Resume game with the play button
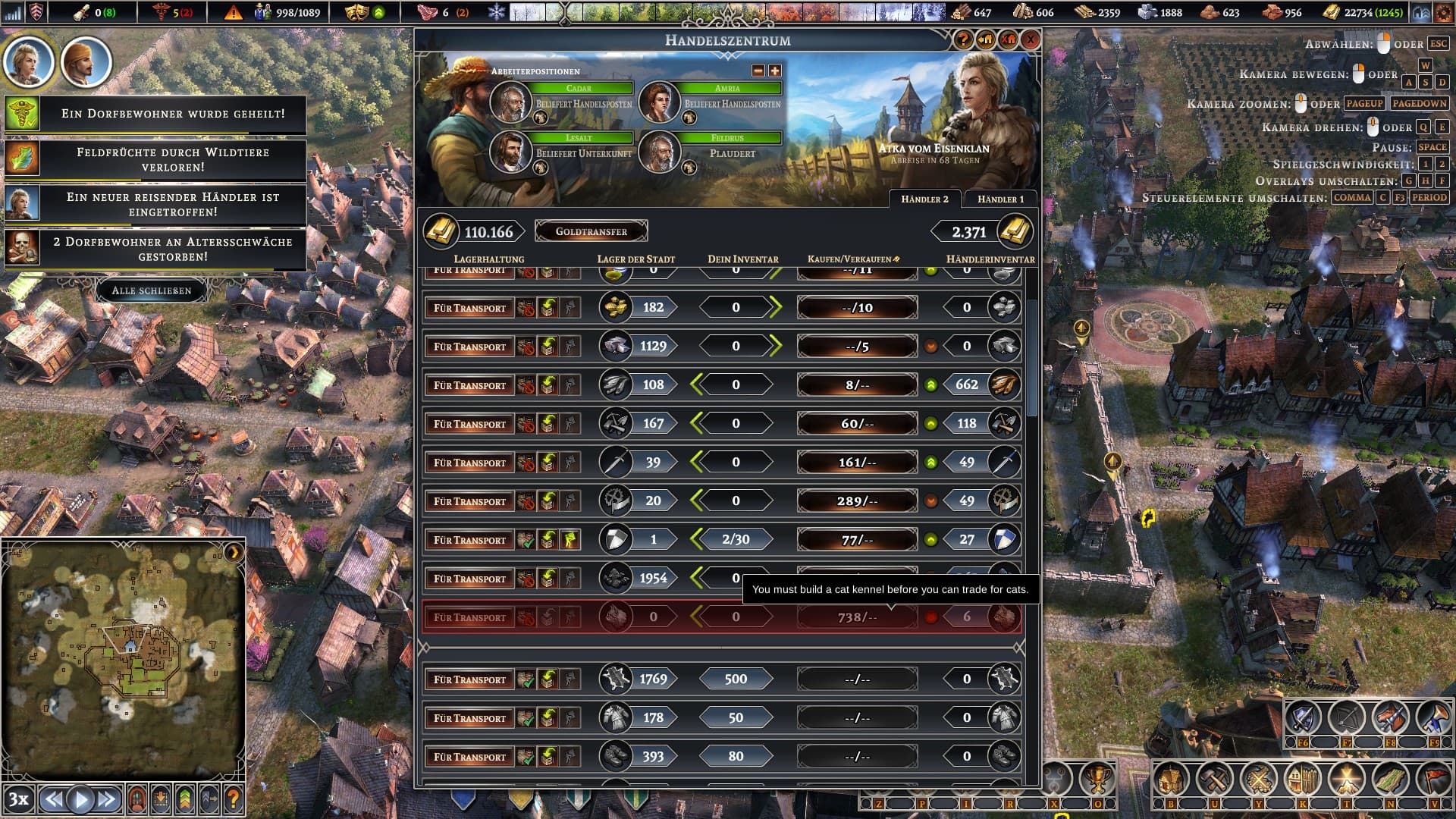1456x819 pixels. click(x=80, y=799)
